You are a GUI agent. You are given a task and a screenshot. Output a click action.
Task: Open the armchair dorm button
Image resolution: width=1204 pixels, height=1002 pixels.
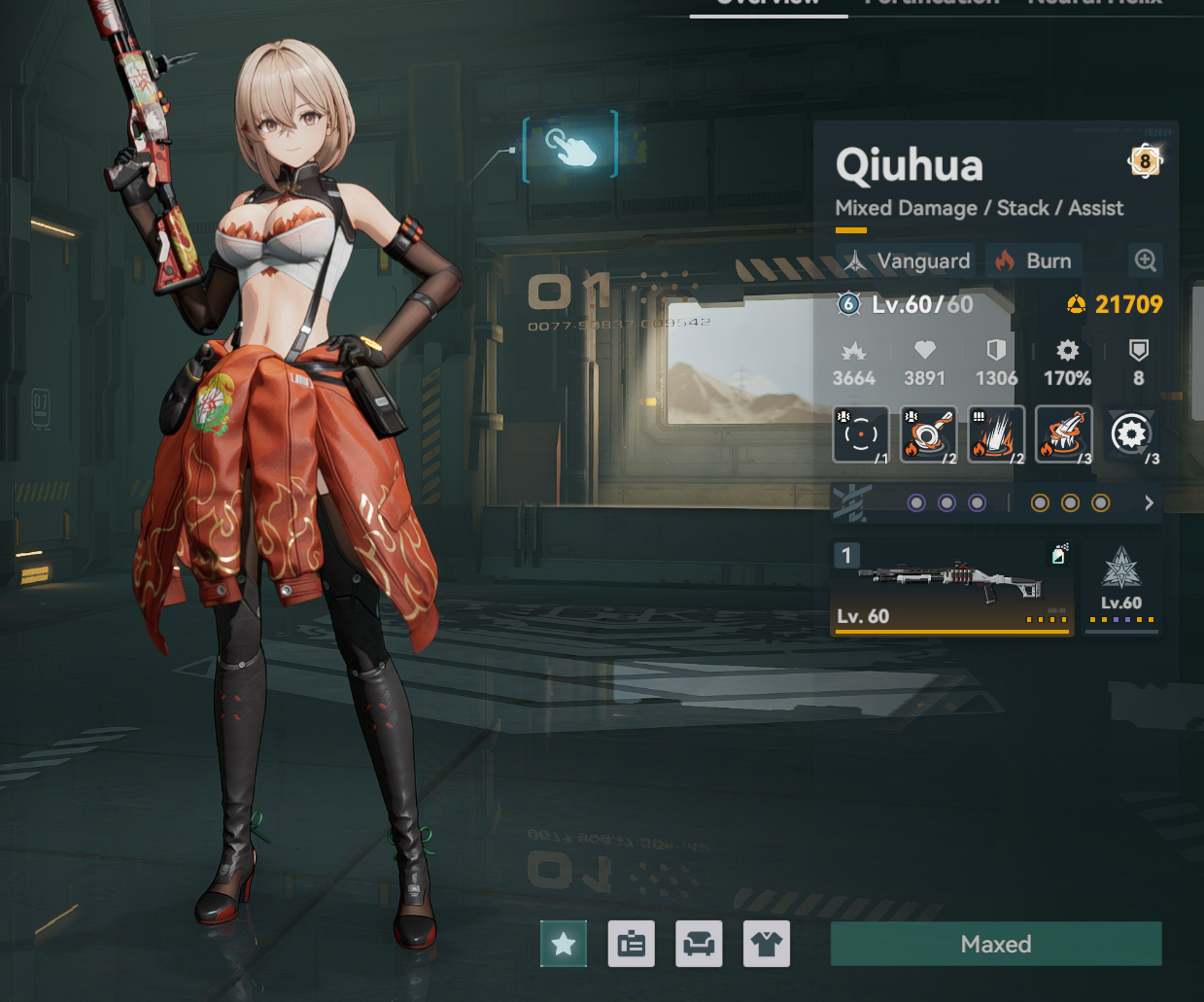699,944
